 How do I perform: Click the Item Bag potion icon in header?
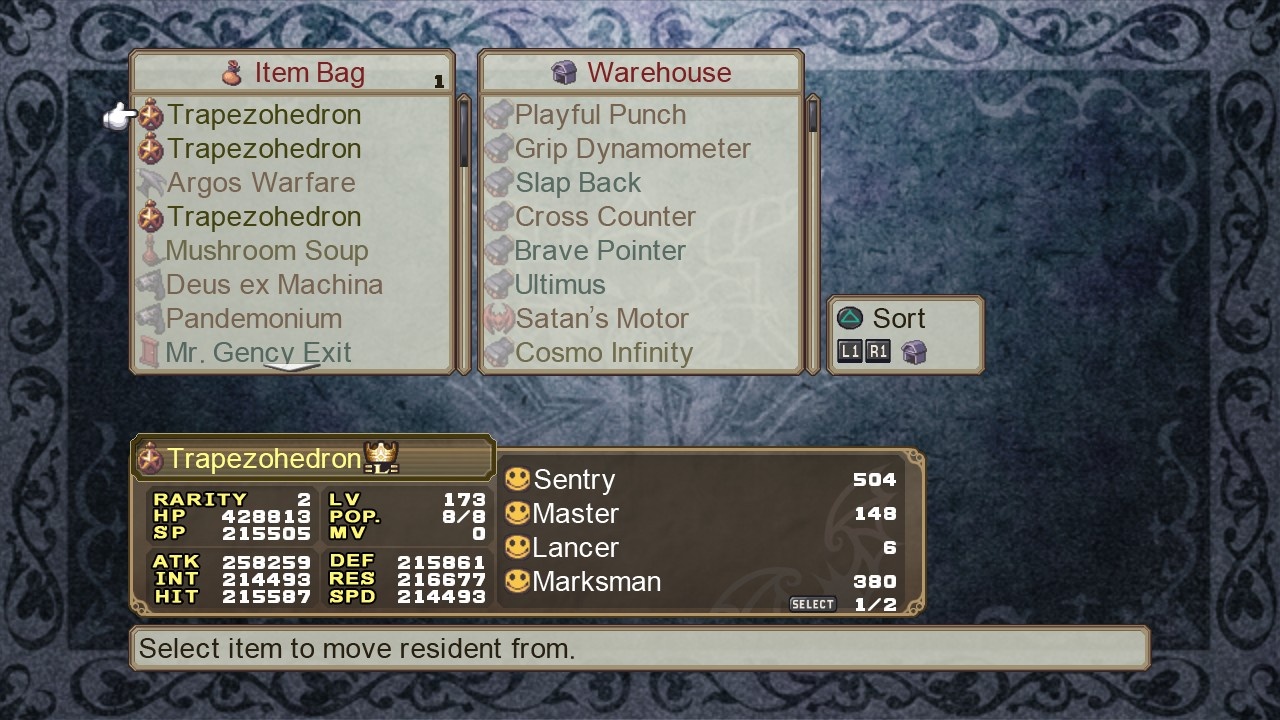coord(233,71)
